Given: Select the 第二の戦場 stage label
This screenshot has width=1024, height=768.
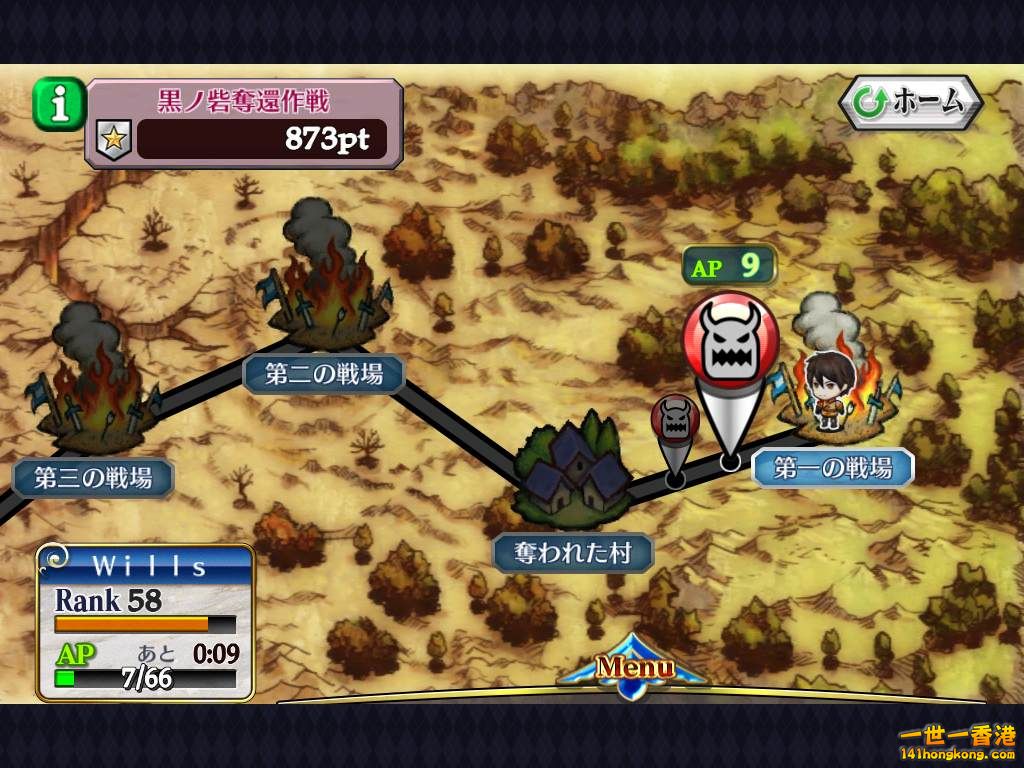Looking at the screenshot, I should tap(325, 374).
